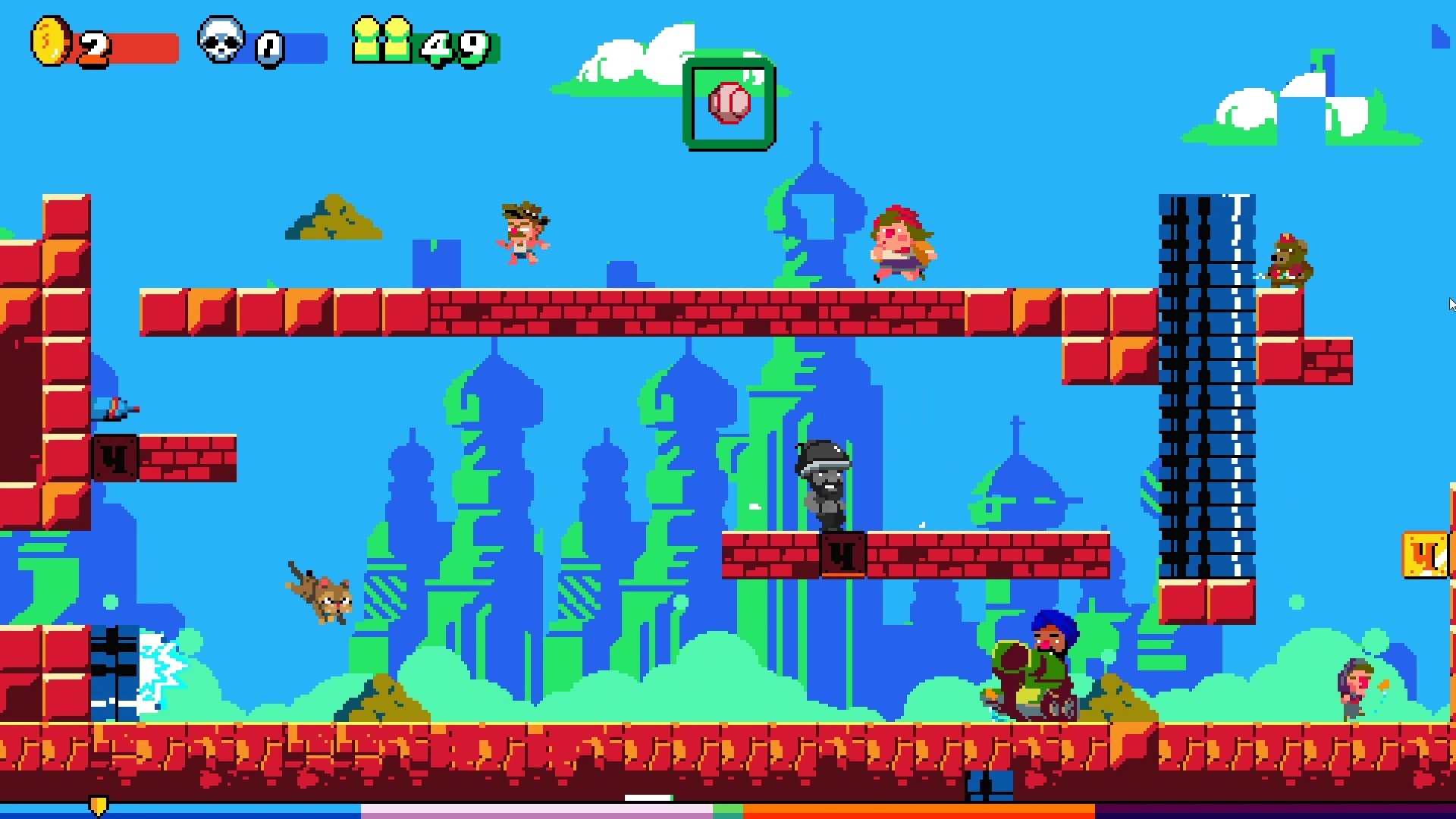The image size is (1456, 819).
Task: Click the Ч question block on the left ledge
Action: click(x=115, y=456)
